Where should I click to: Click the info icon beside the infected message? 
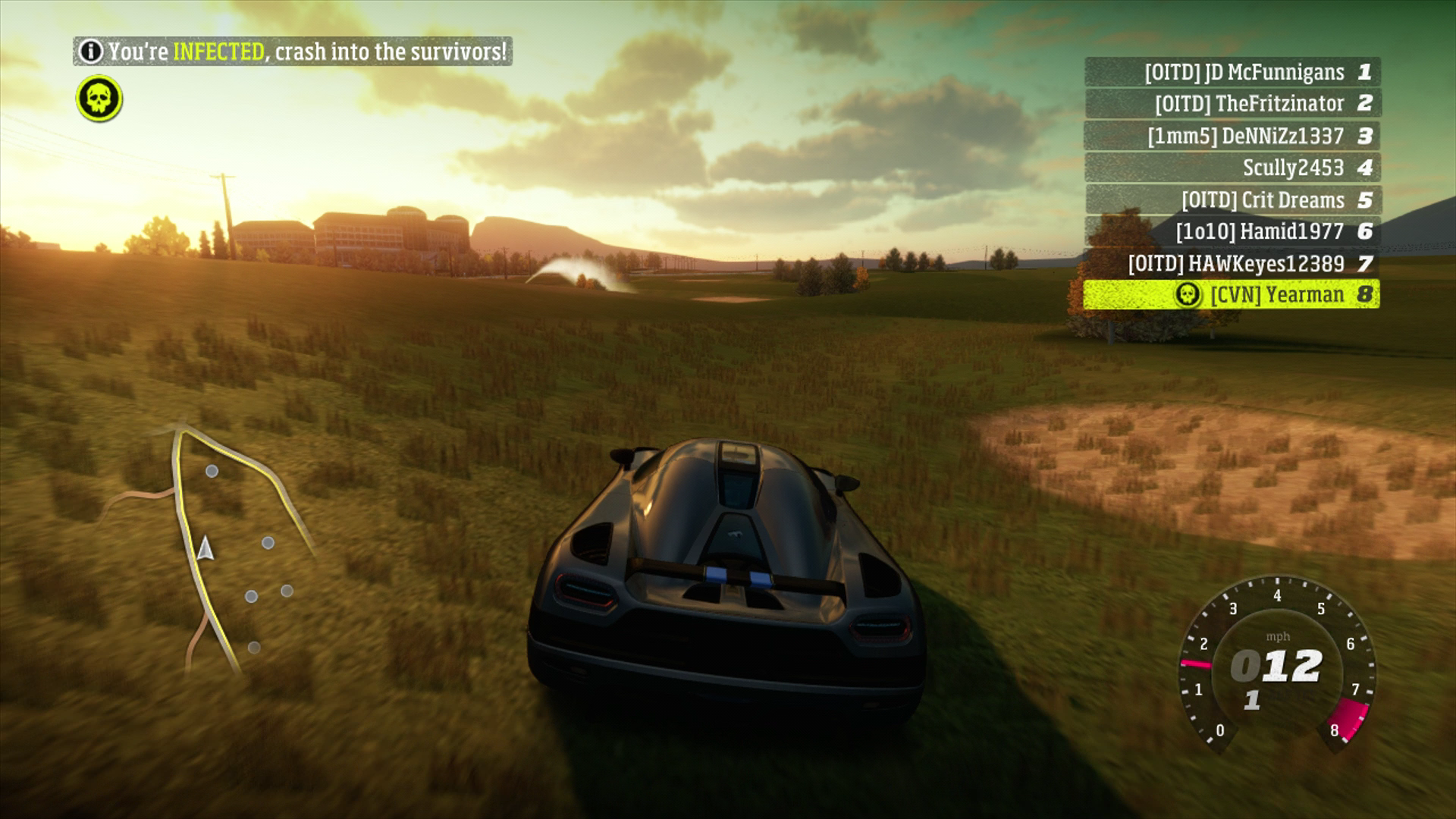tap(91, 52)
